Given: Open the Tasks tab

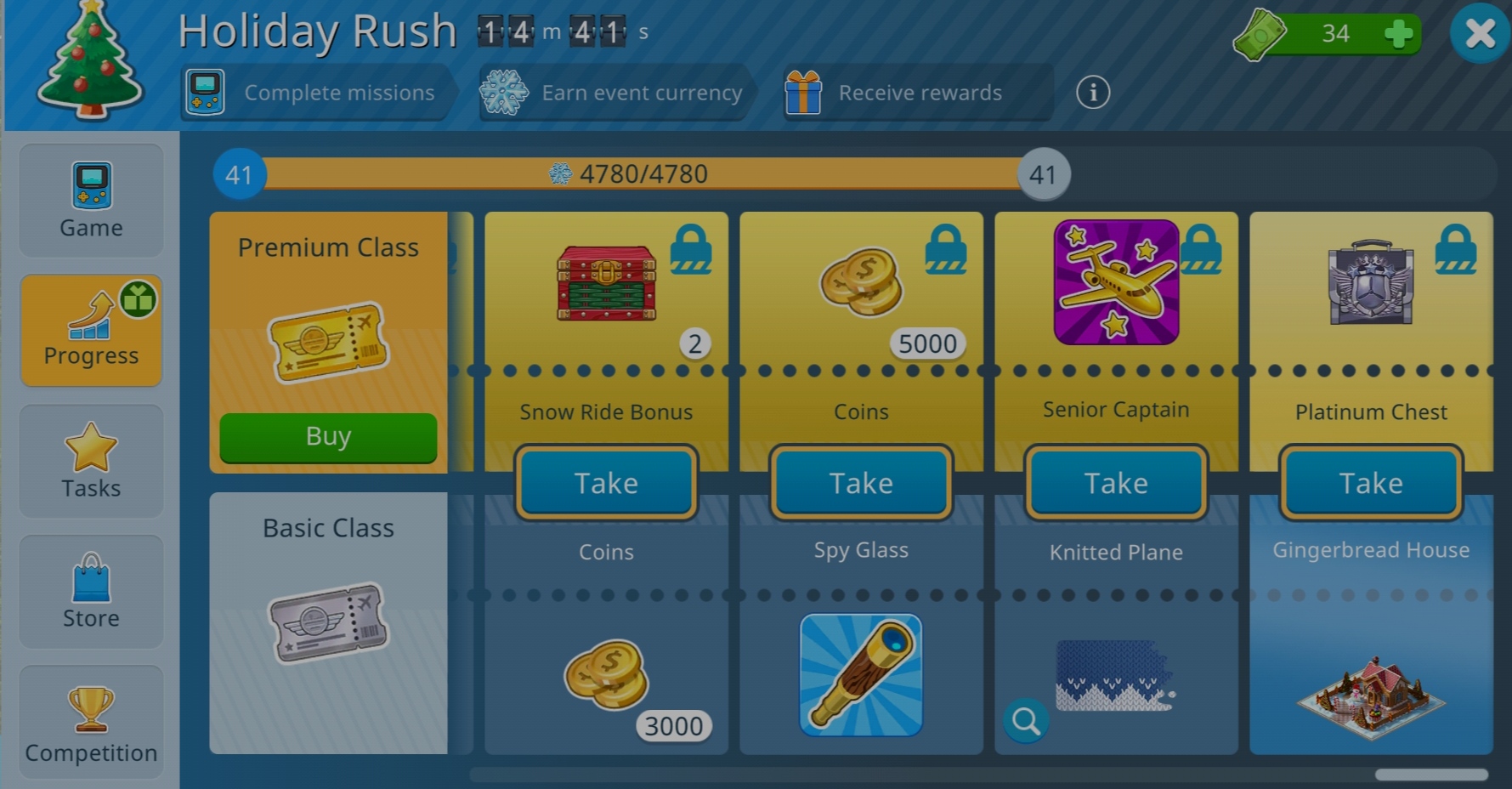Looking at the screenshot, I should click(91, 462).
